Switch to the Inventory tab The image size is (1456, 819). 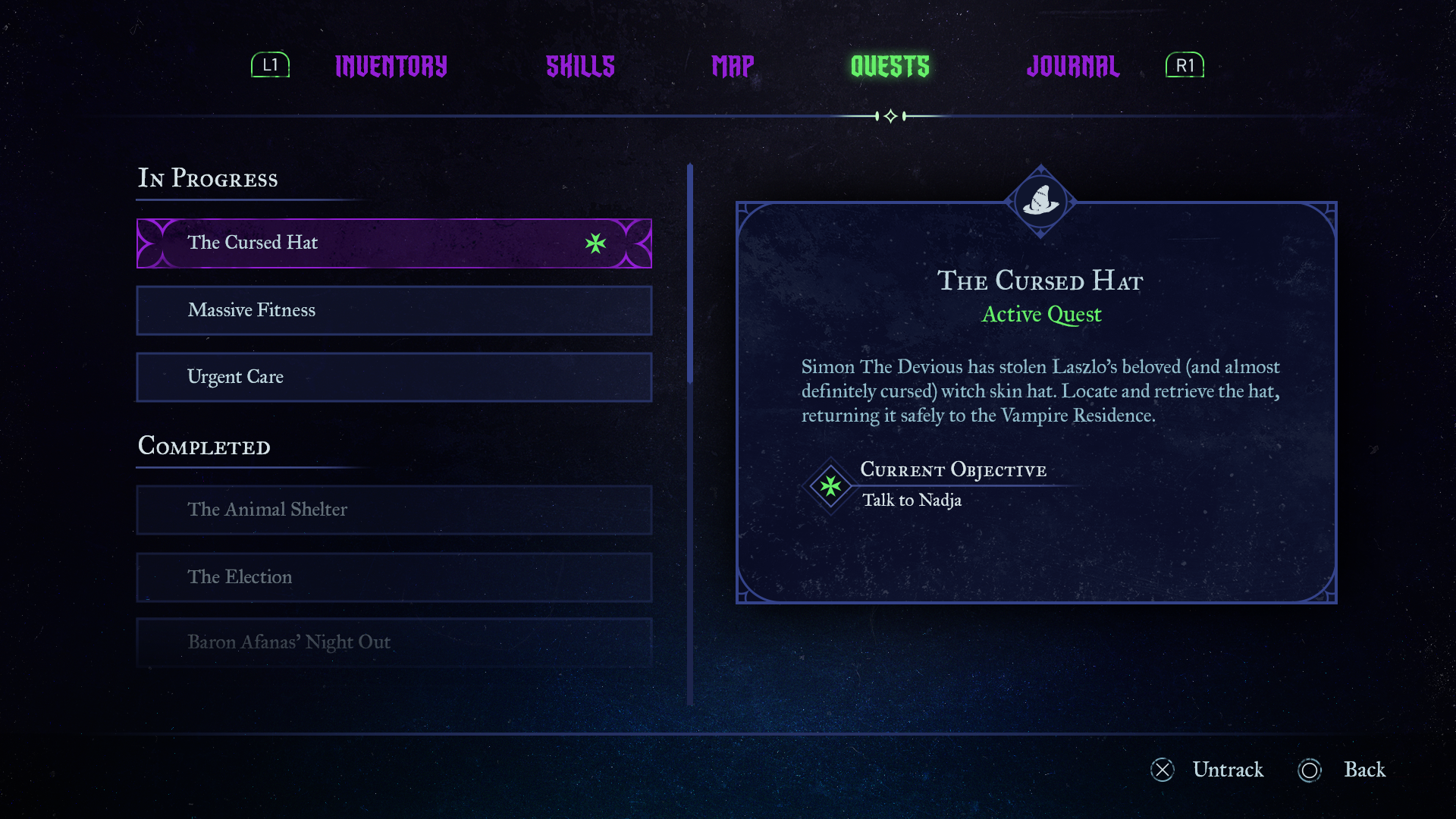pos(391,67)
